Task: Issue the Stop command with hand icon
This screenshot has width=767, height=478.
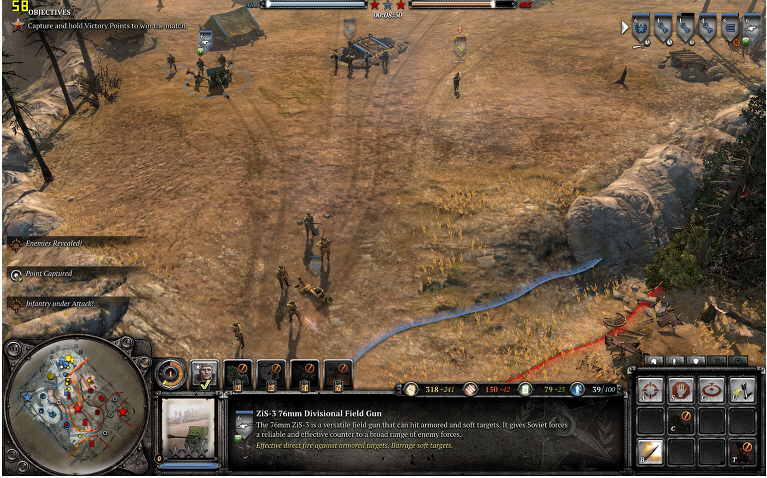Action: pyautogui.click(x=681, y=390)
